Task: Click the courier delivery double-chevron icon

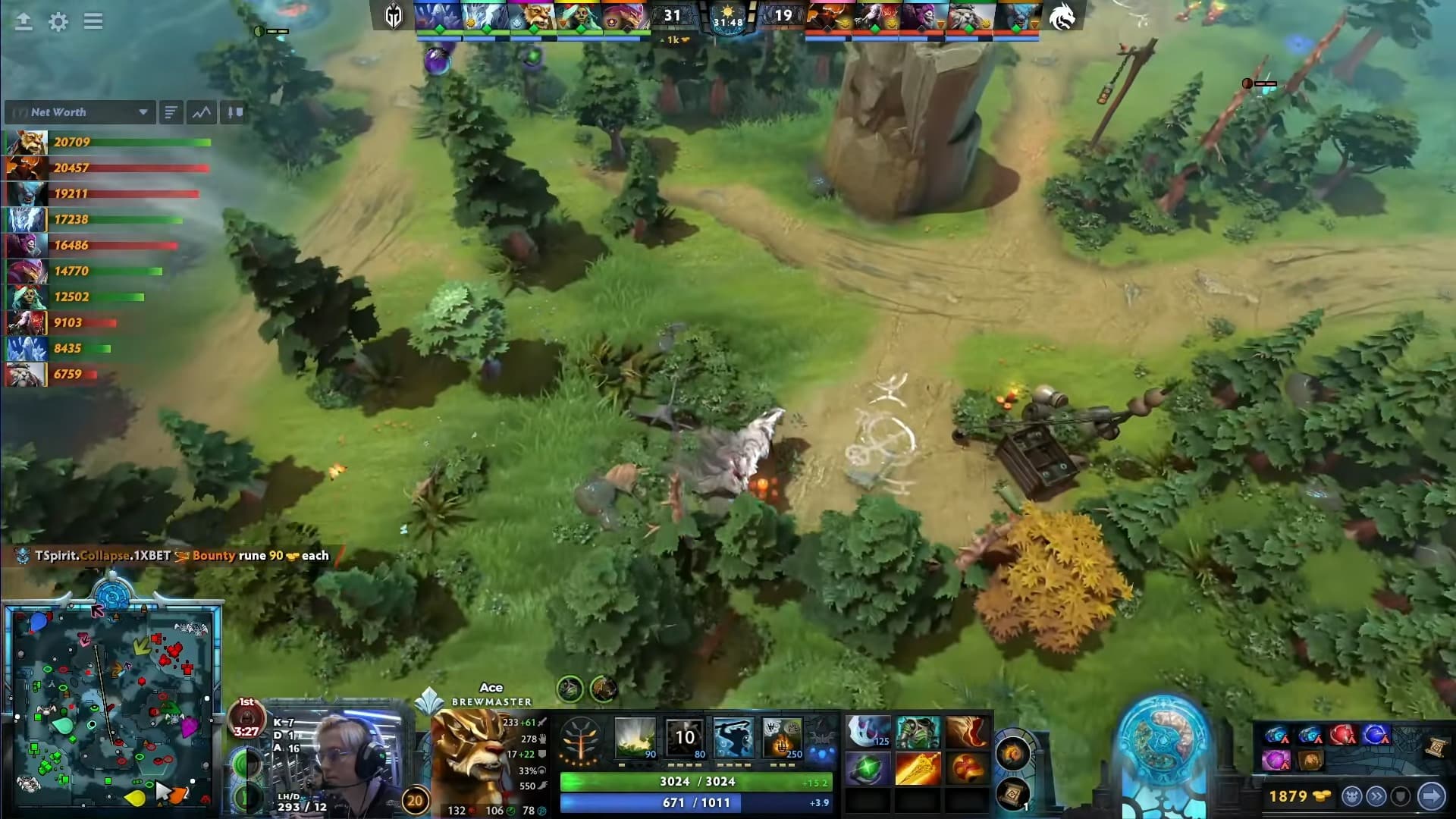Action: coord(1375,795)
